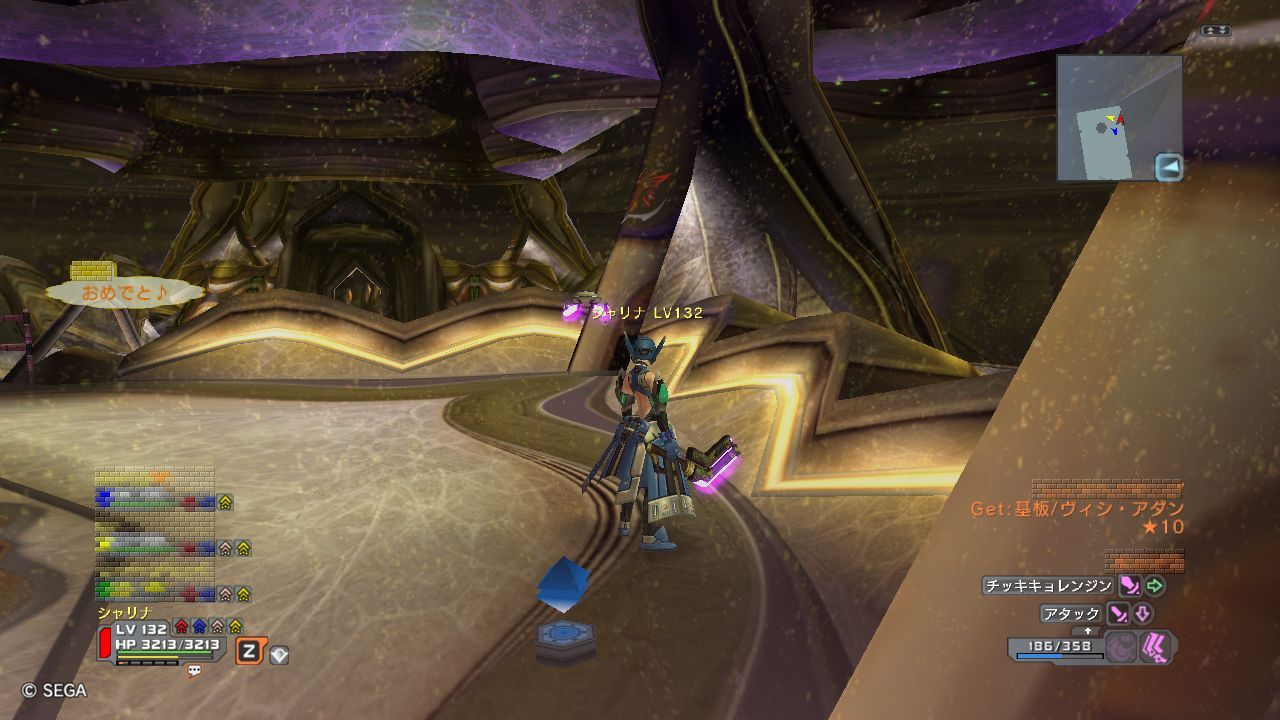Select the チッキキョレンジン photon art action
This screenshot has height=720, width=1280.
(x=1047, y=586)
